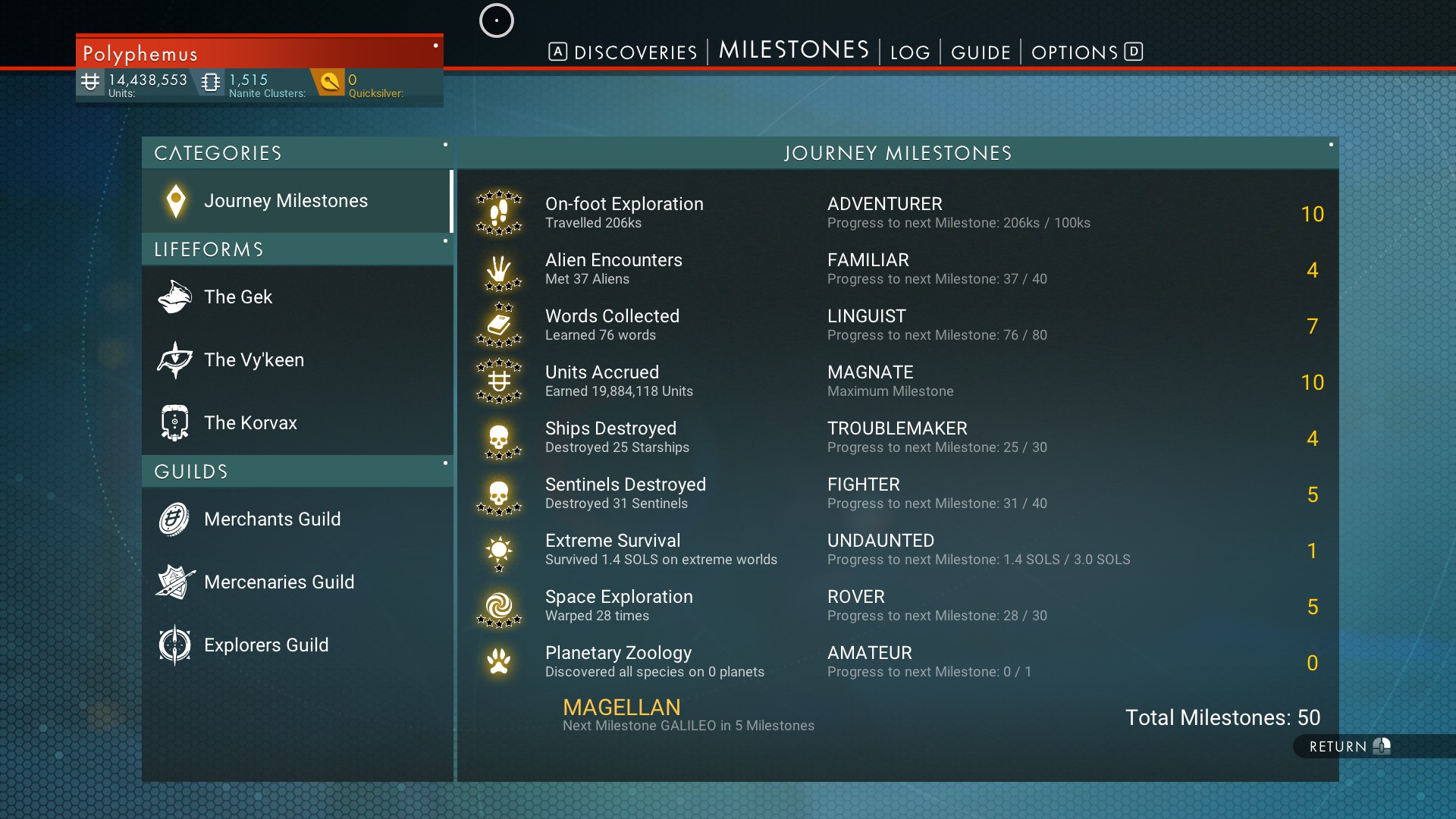This screenshot has height=819, width=1456.
Task: Show the Guide tab
Action: (981, 52)
